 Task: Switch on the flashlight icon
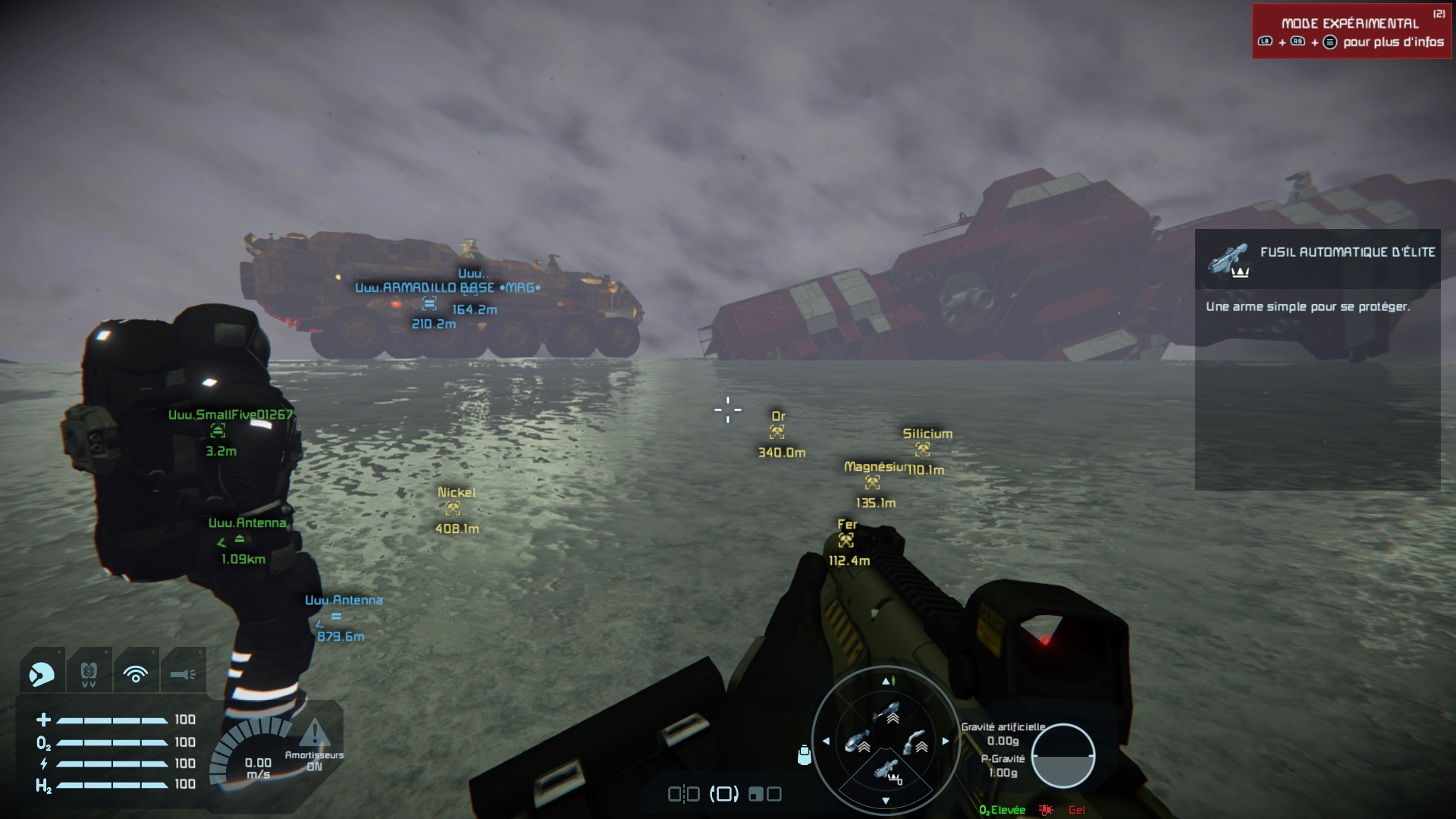point(183,673)
